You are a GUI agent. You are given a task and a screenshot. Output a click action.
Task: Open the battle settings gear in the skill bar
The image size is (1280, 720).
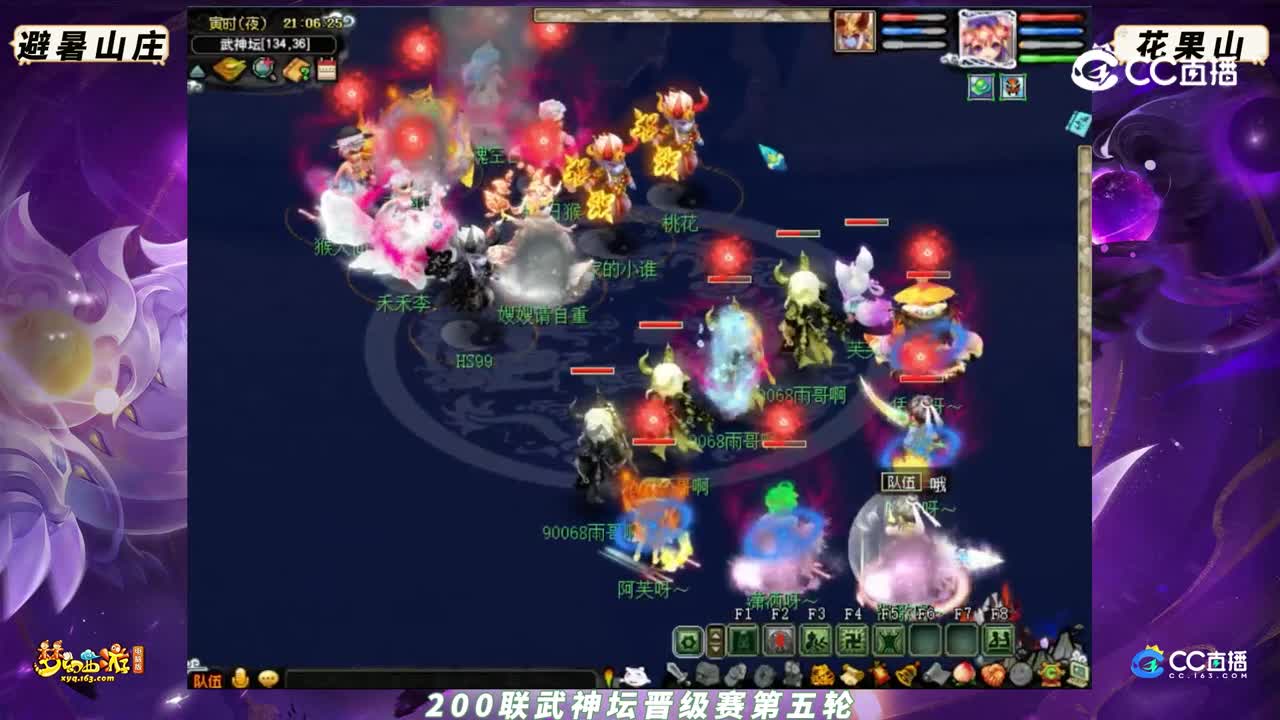[x=686, y=640]
